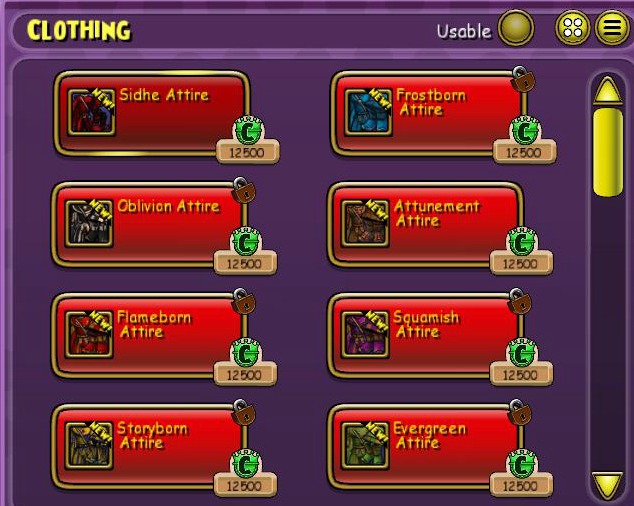Viewport: 634px width, 506px height.
Task: Open the four-dot grid view button
Action: (573, 29)
